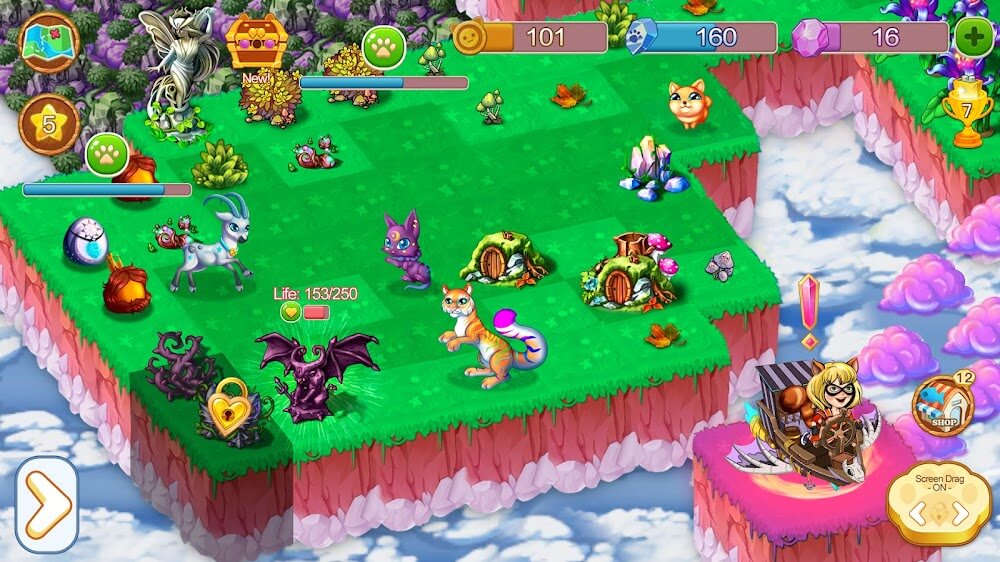This screenshot has width=1000, height=562.
Task: Toggle the Screen Drag button
Action: [x=939, y=505]
